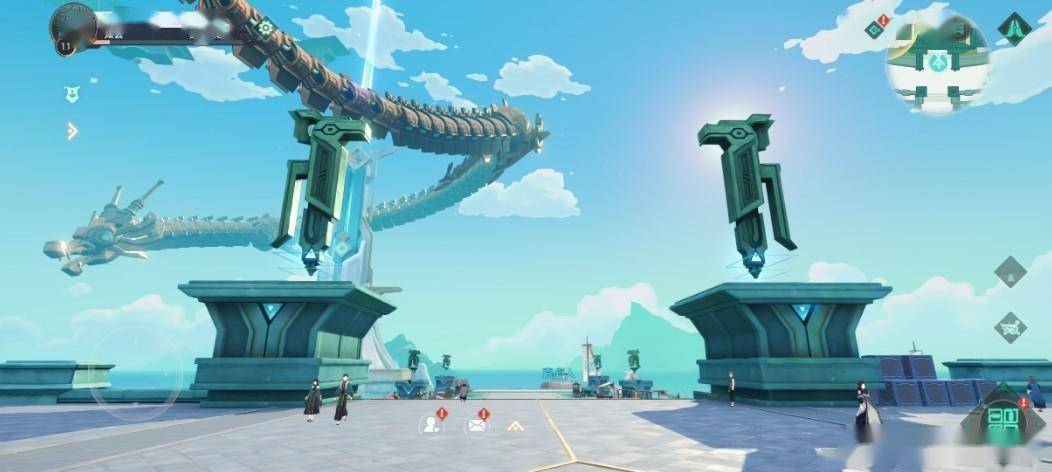Open the friends icon with notification
1052x472 pixels.
click(x=432, y=424)
